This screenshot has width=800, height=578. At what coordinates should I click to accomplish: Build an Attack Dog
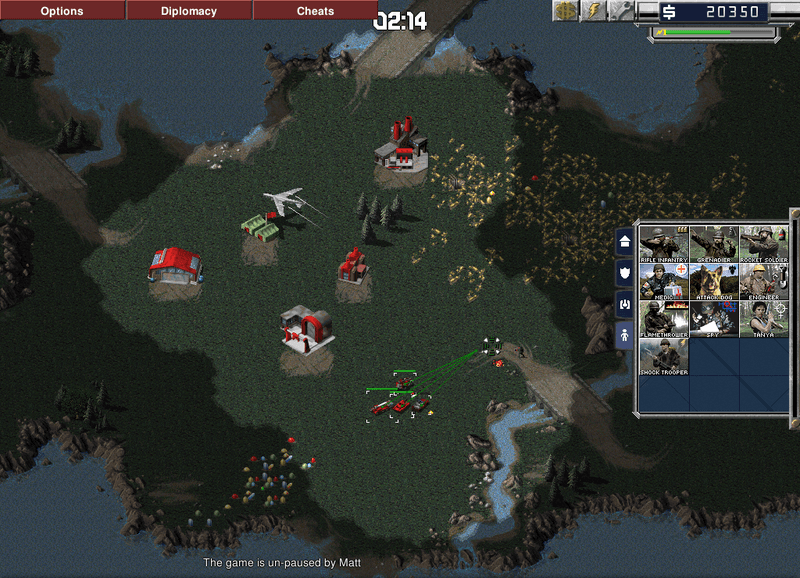click(x=714, y=282)
